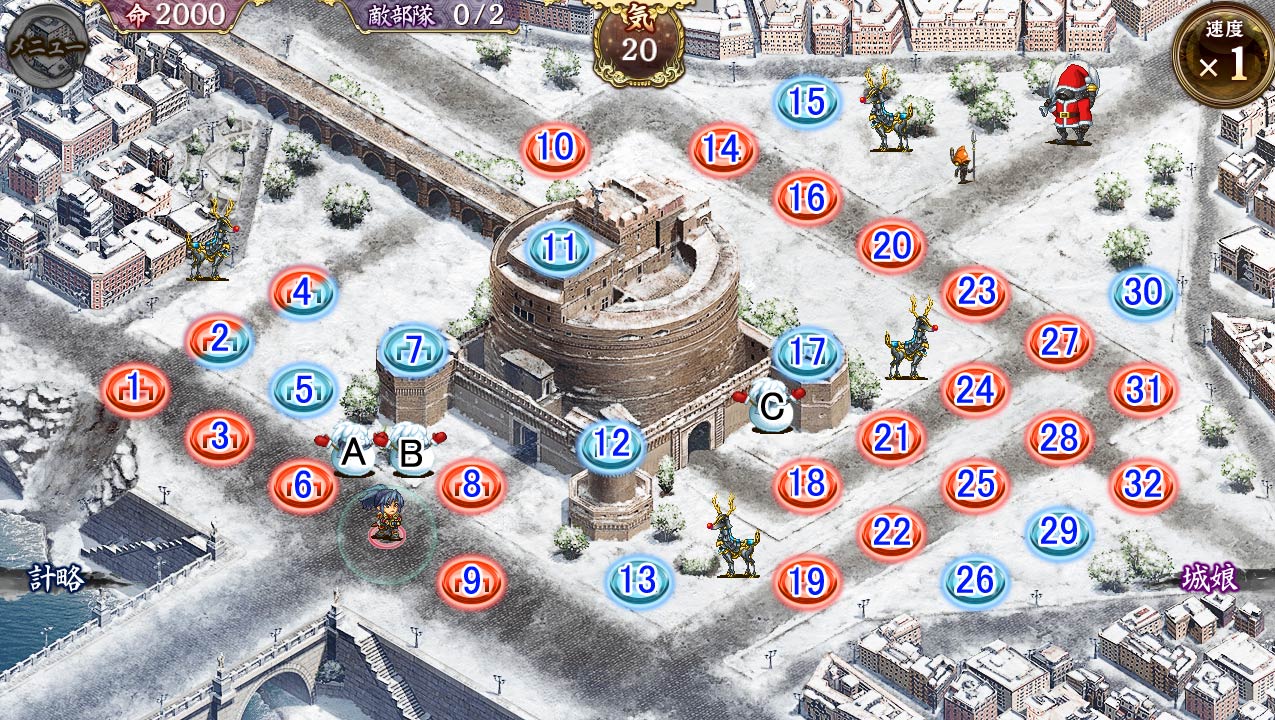Open the 計略 stratagem panel
This screenshot has width=1275, height=720.
point(56,578)
